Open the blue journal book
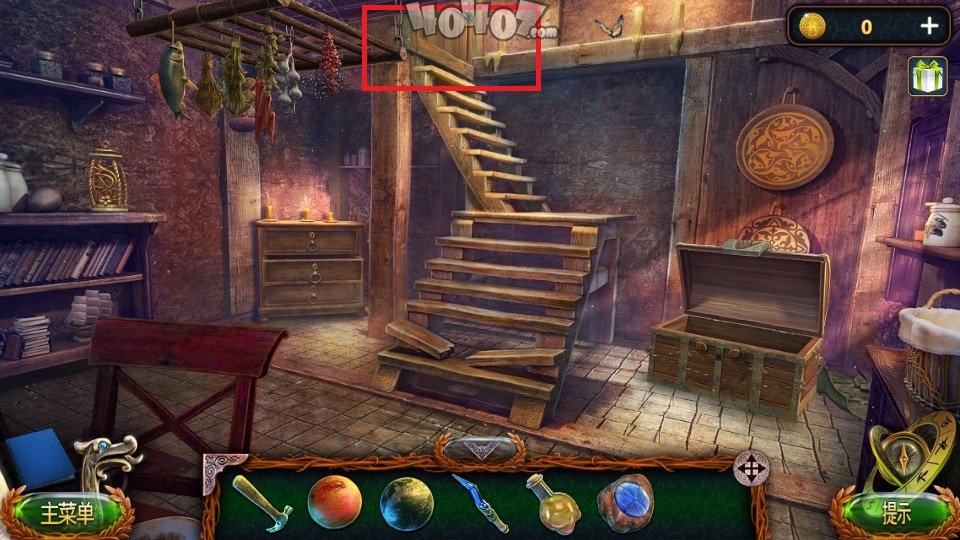 [x=38, y=460]
